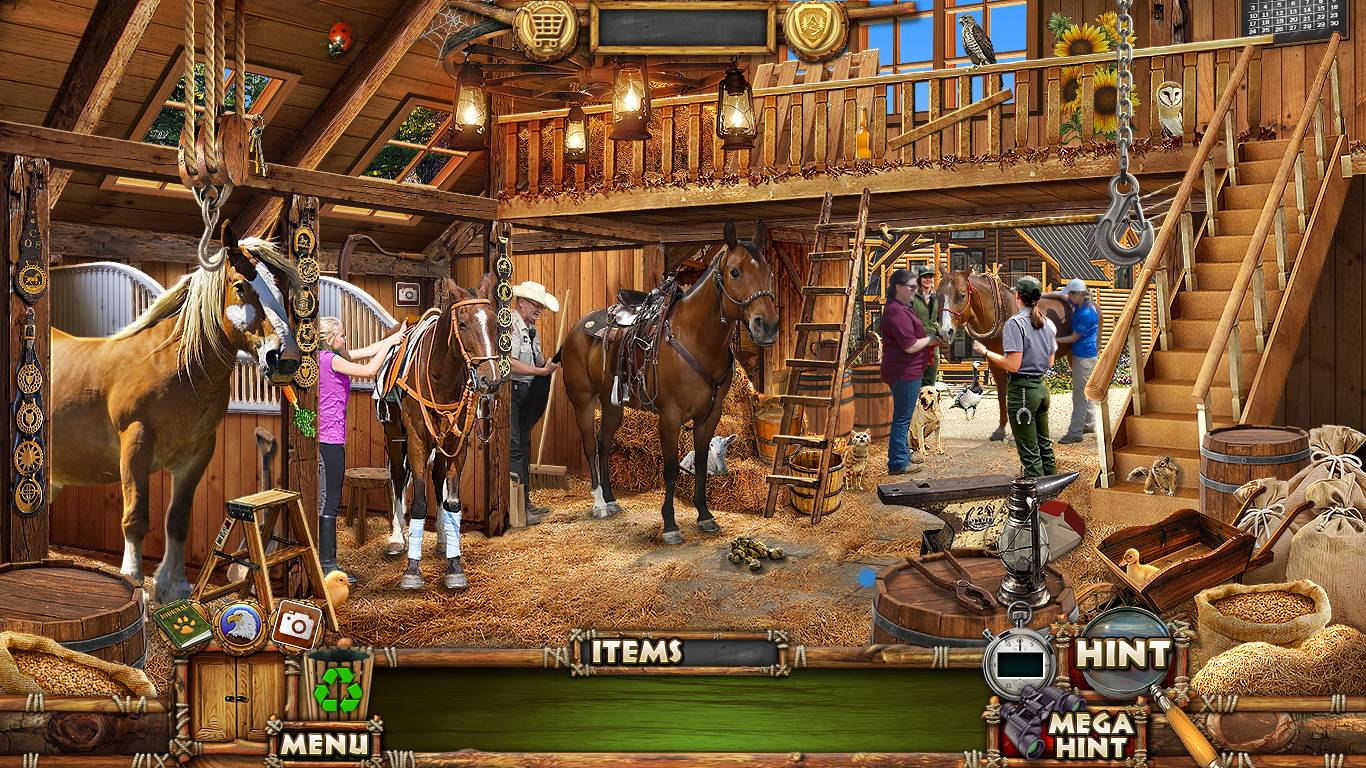The width and height of the screenshot is (1366, 768).
Task: Open the game MENU
Action: (324, 743)
